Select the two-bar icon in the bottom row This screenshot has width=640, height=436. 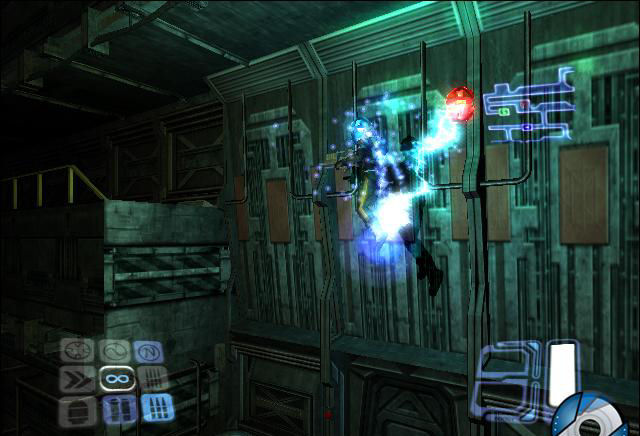(117, 408)
